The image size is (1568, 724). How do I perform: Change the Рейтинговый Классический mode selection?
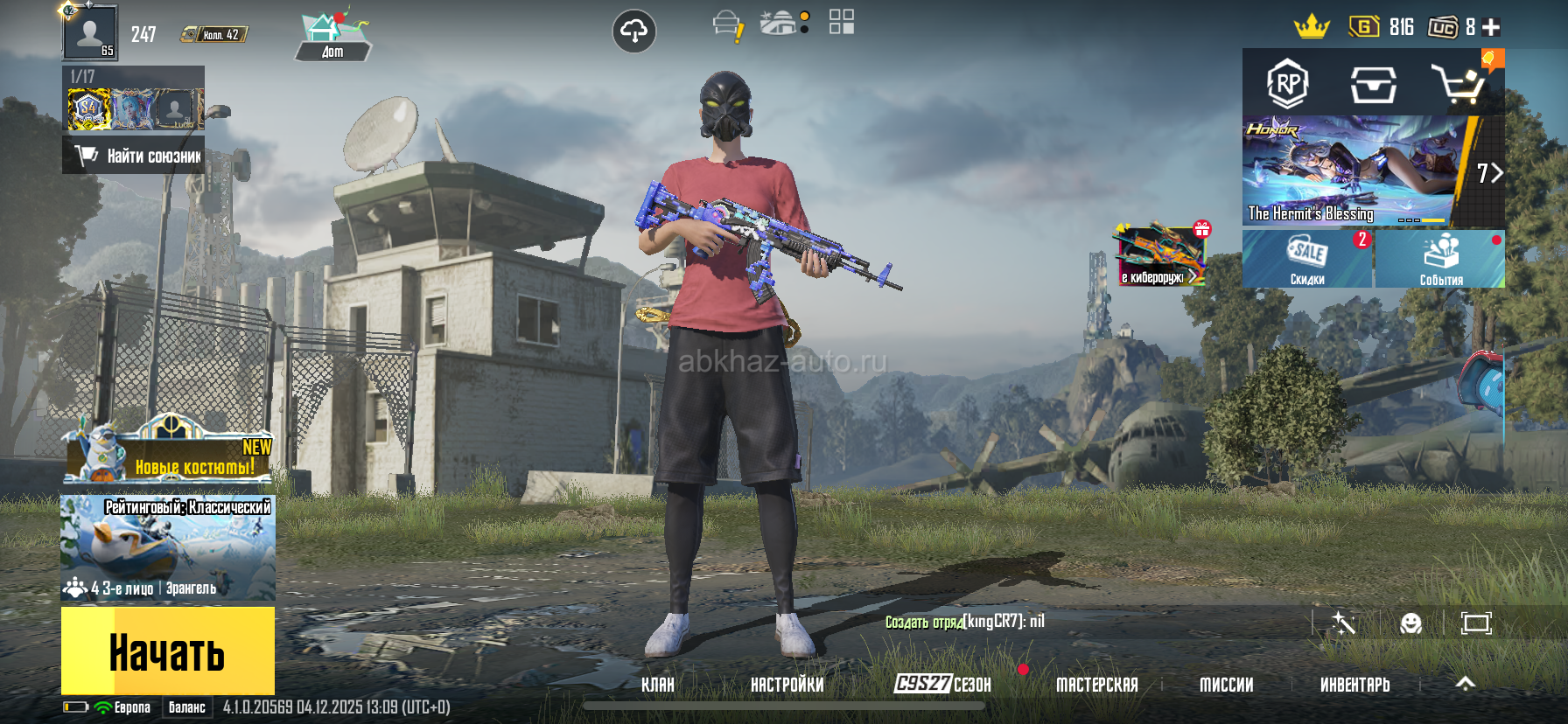tap(168, 547)
